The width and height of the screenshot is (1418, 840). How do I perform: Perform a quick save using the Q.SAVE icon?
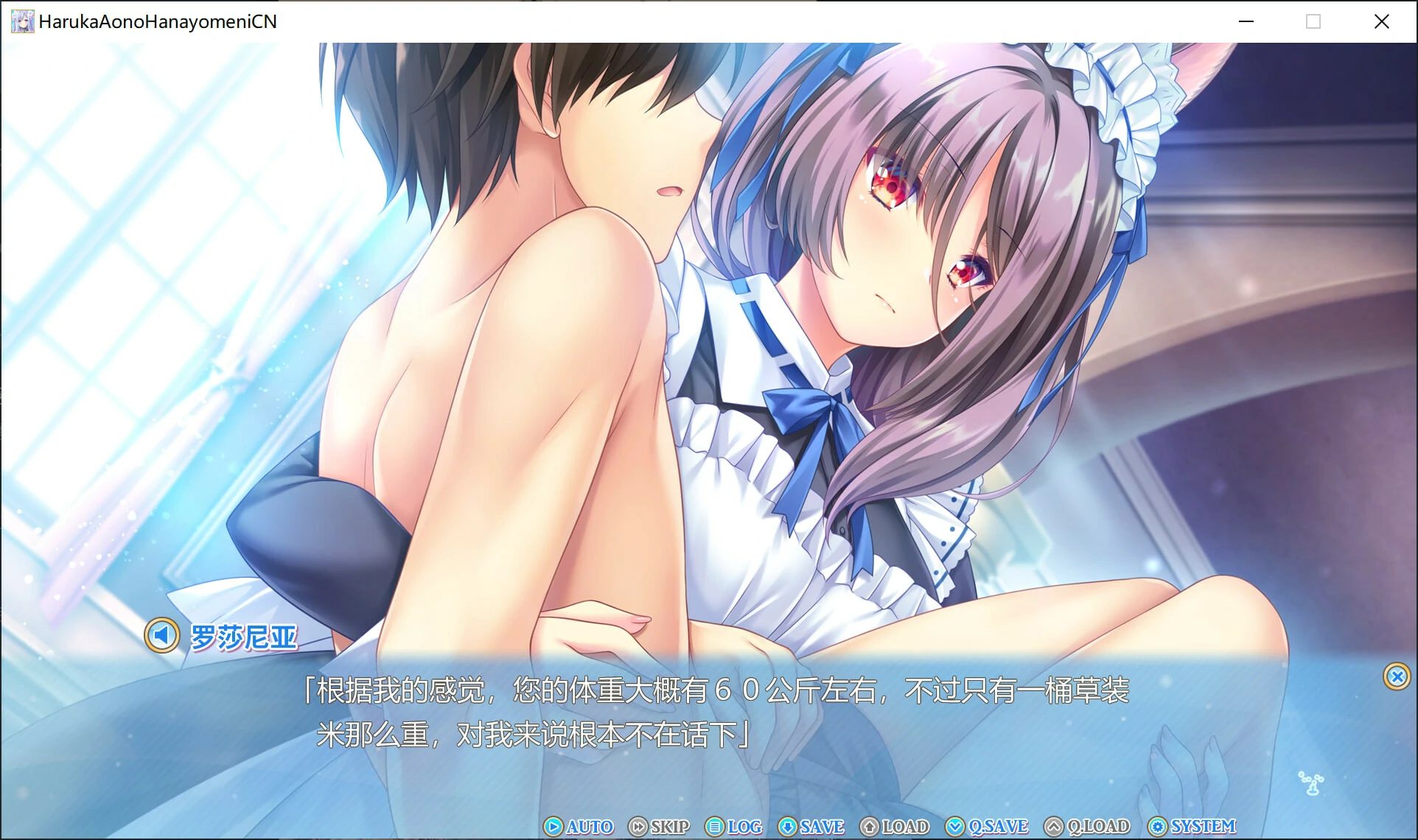[x=956, y=827]
